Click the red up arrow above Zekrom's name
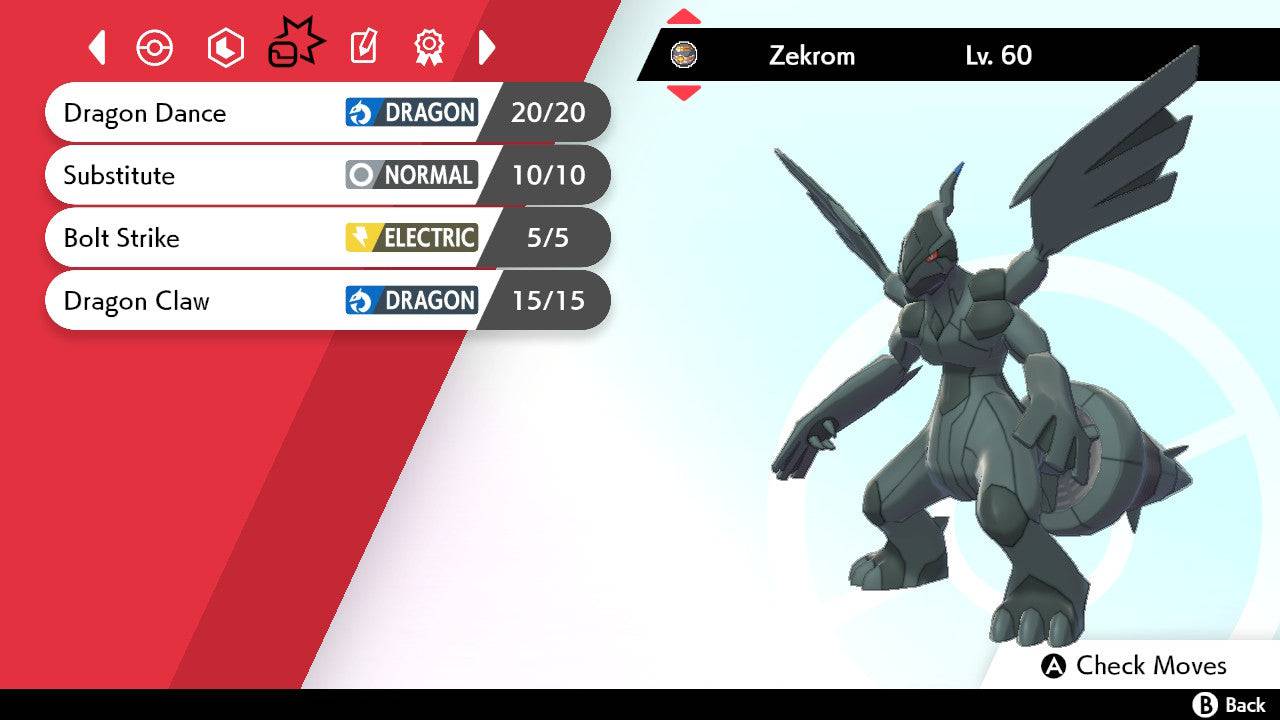Image resolution: width=1280 pixels, height=720 pixels. 684,14
